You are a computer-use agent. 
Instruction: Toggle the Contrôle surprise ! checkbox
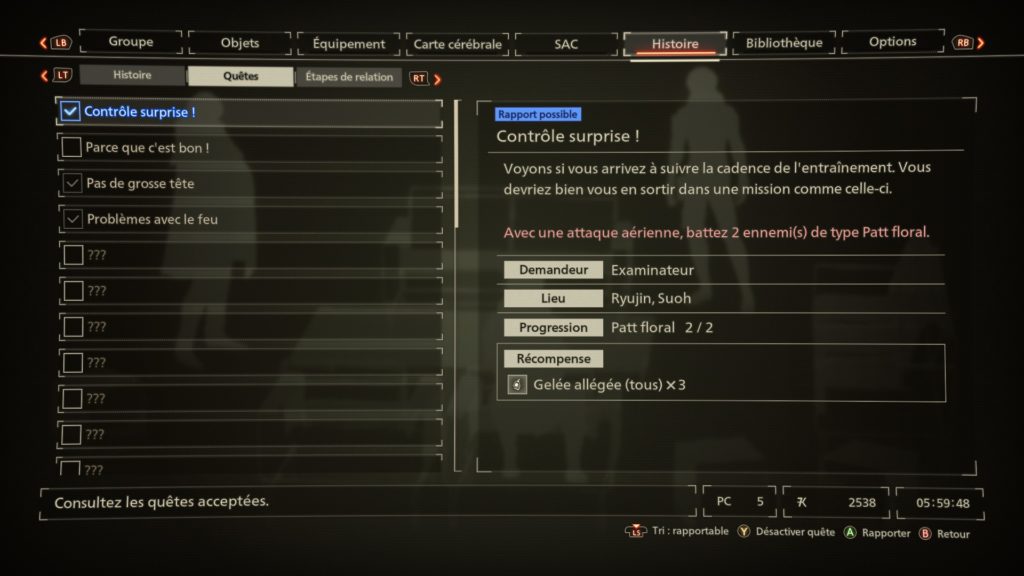[70, 112]
